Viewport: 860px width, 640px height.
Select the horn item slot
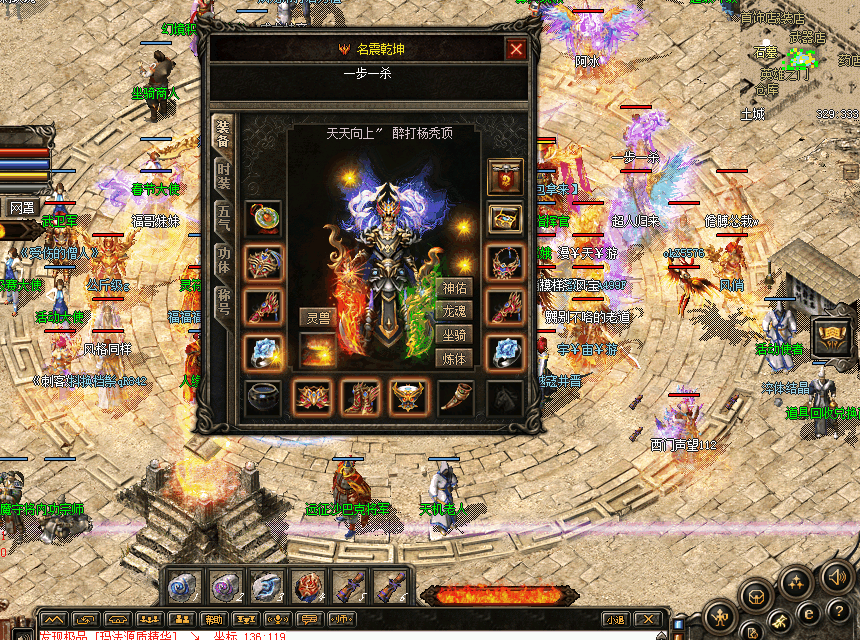coord(456,397)
